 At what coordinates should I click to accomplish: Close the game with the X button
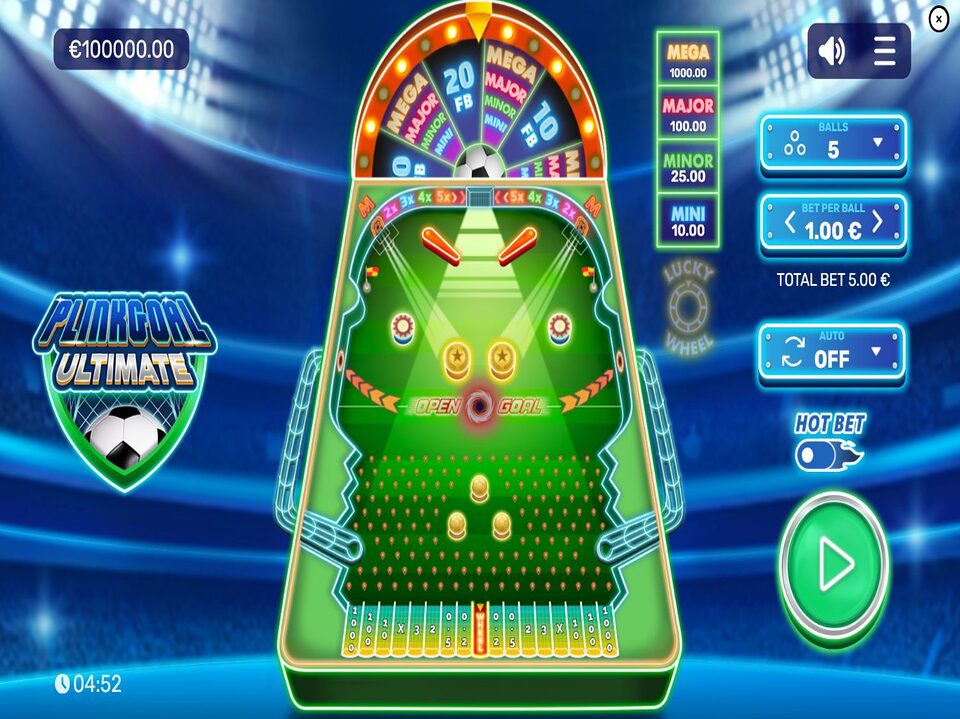[x=938, y=19]
